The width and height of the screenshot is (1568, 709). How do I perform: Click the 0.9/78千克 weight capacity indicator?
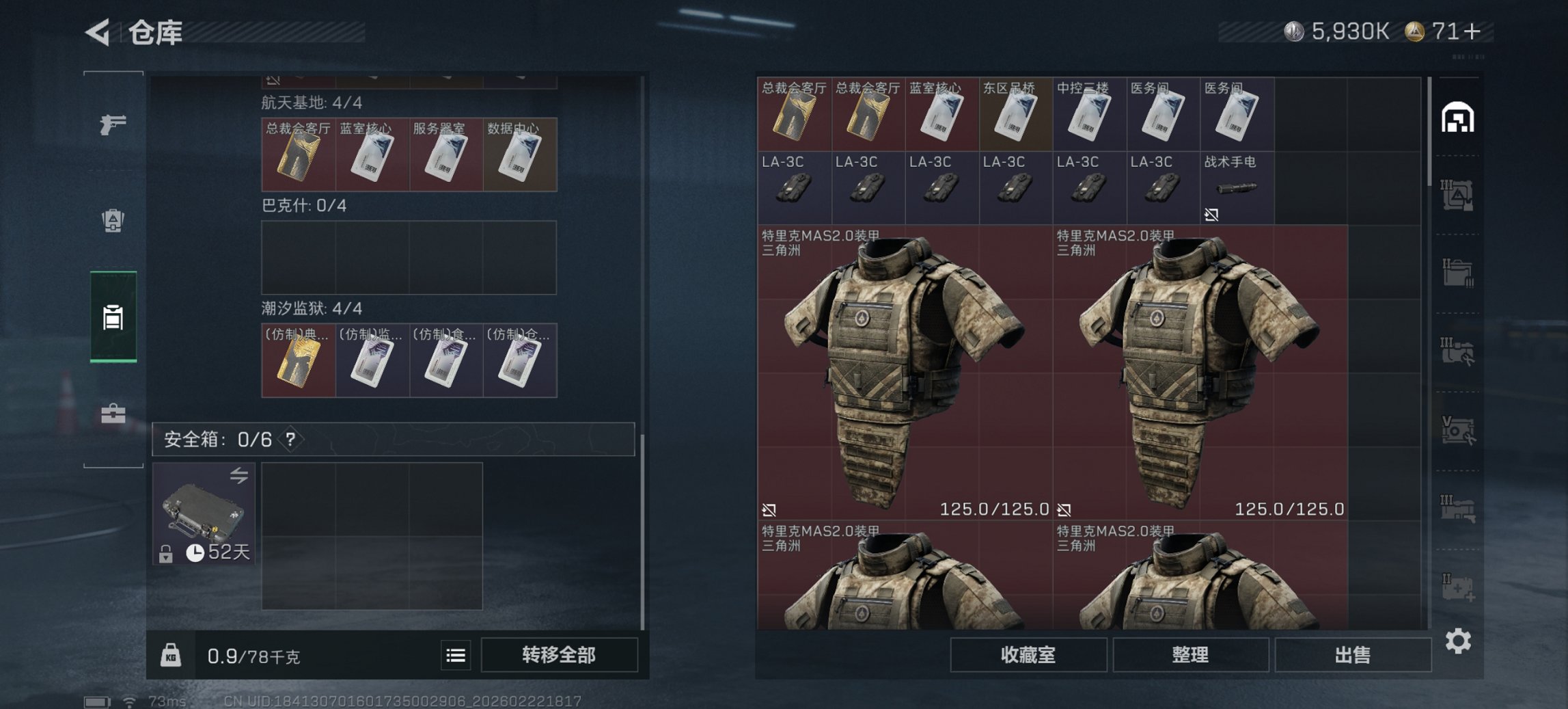pos(253,655)
